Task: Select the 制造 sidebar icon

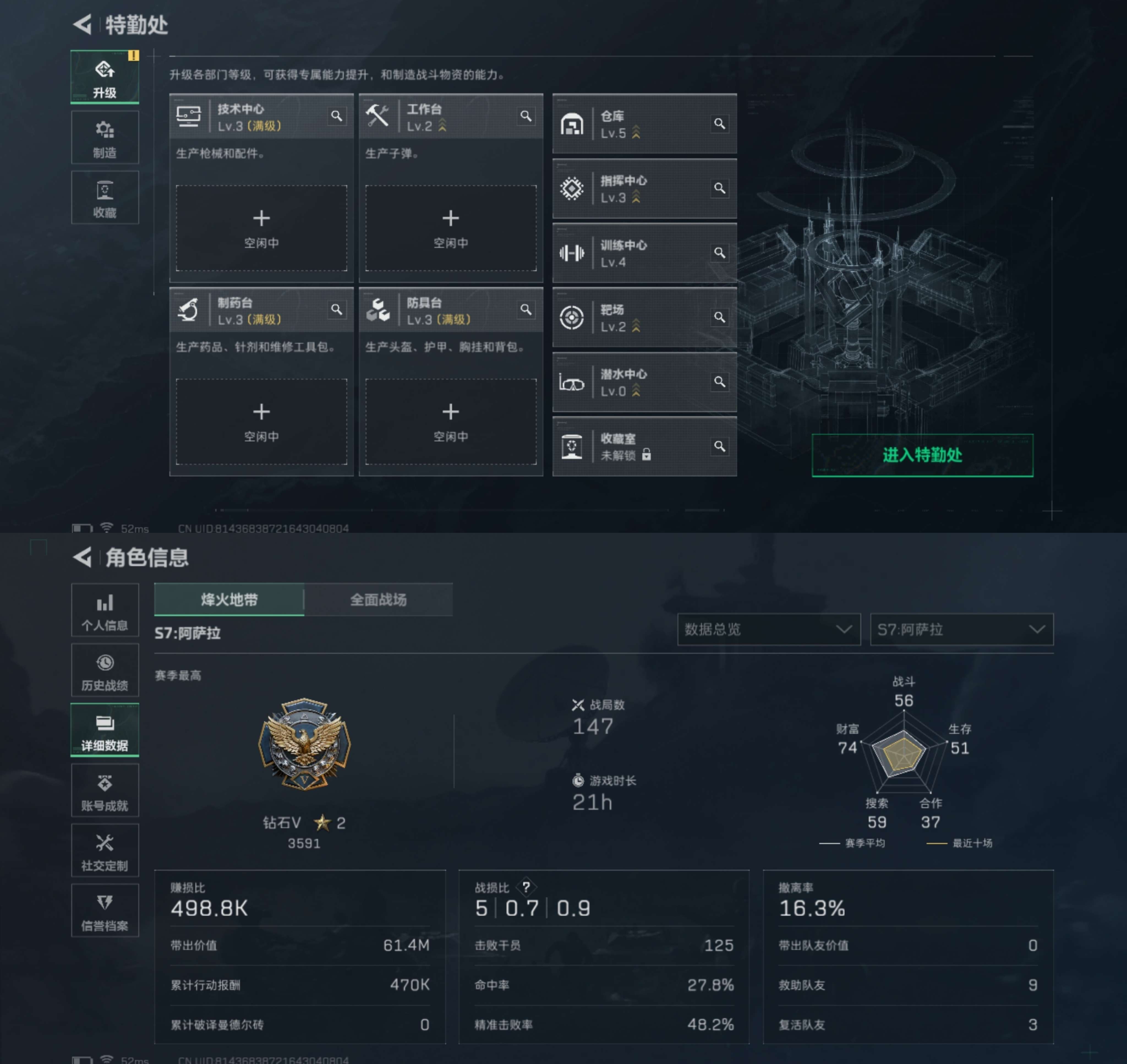Action: tap(105, 137)
